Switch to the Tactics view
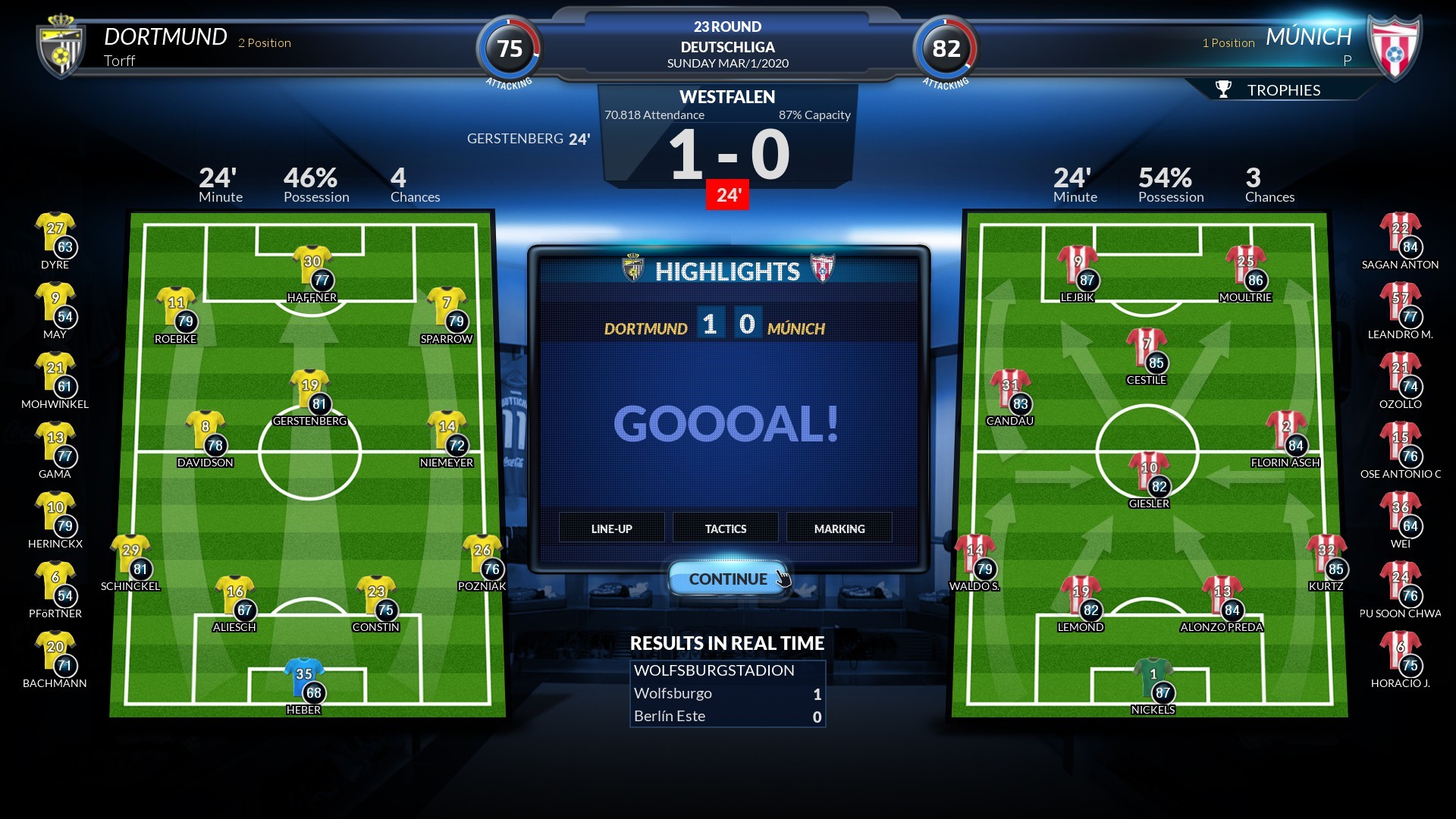1456x819 pixels. (725, 528)
